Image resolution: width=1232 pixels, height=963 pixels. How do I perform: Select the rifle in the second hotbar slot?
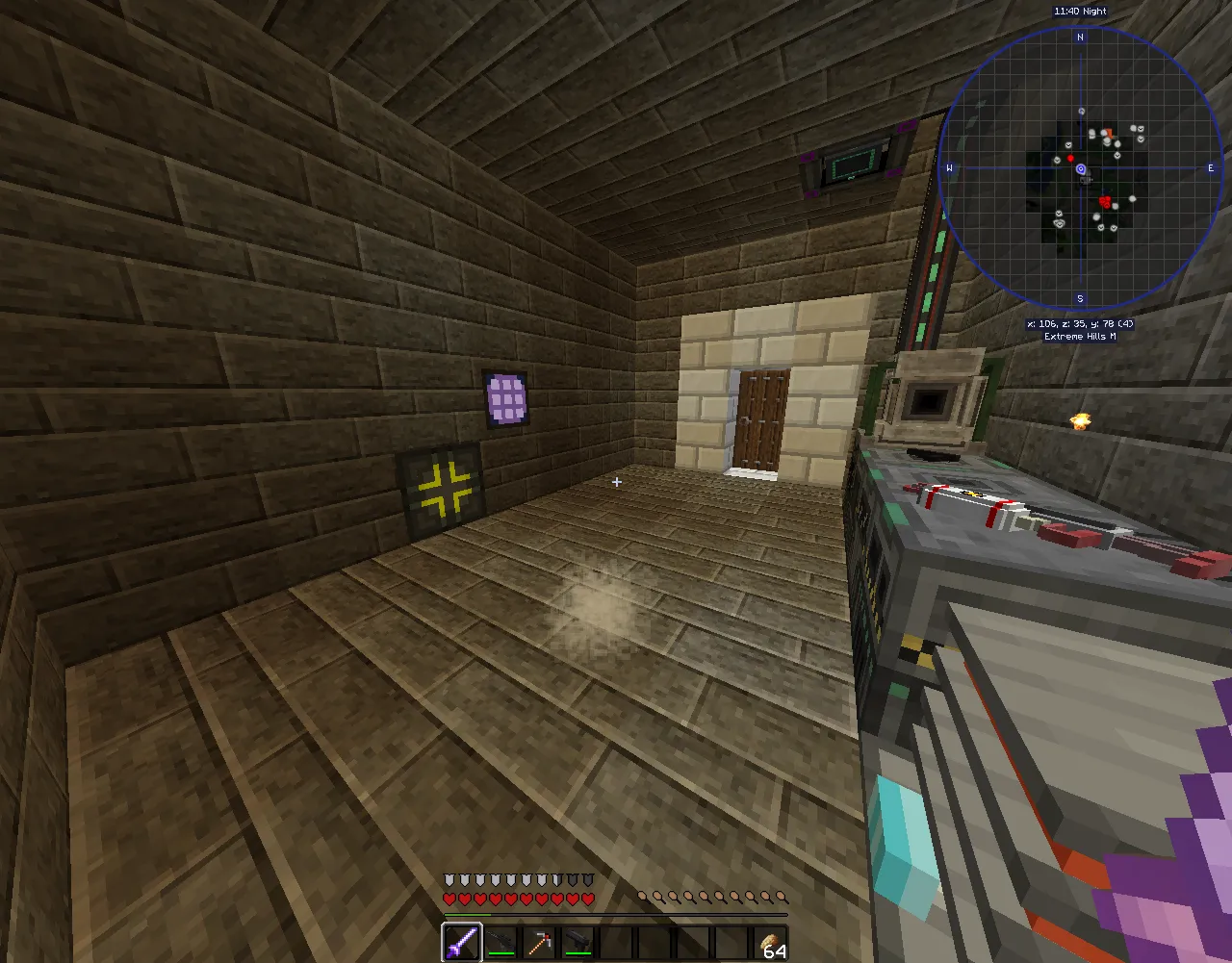[x=500, y=941]
